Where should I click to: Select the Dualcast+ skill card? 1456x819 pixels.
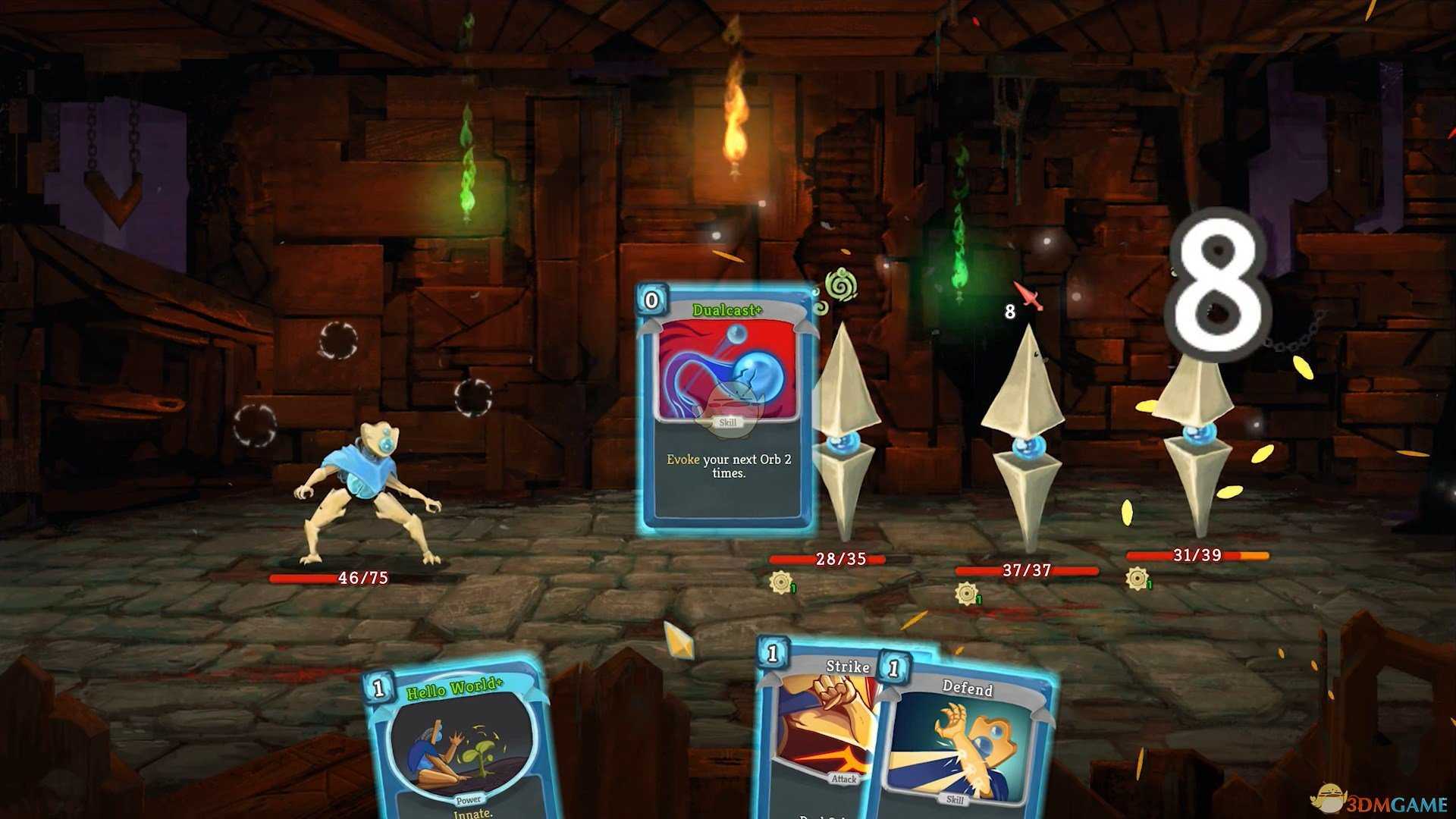(x=726, y=409)
